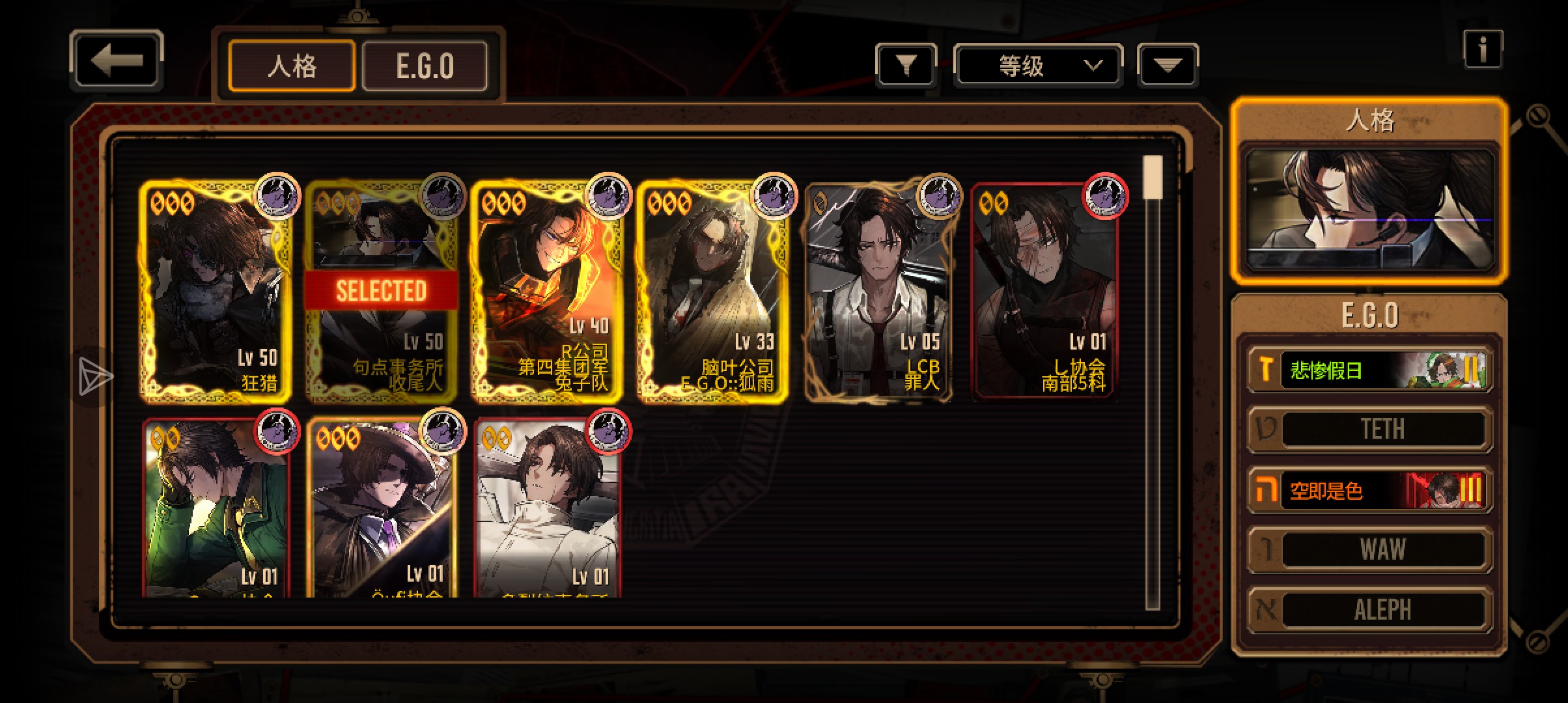The width and height of the screenshot is (1568, 703).
Task: Open the funnel filter options
Action: 906,65
